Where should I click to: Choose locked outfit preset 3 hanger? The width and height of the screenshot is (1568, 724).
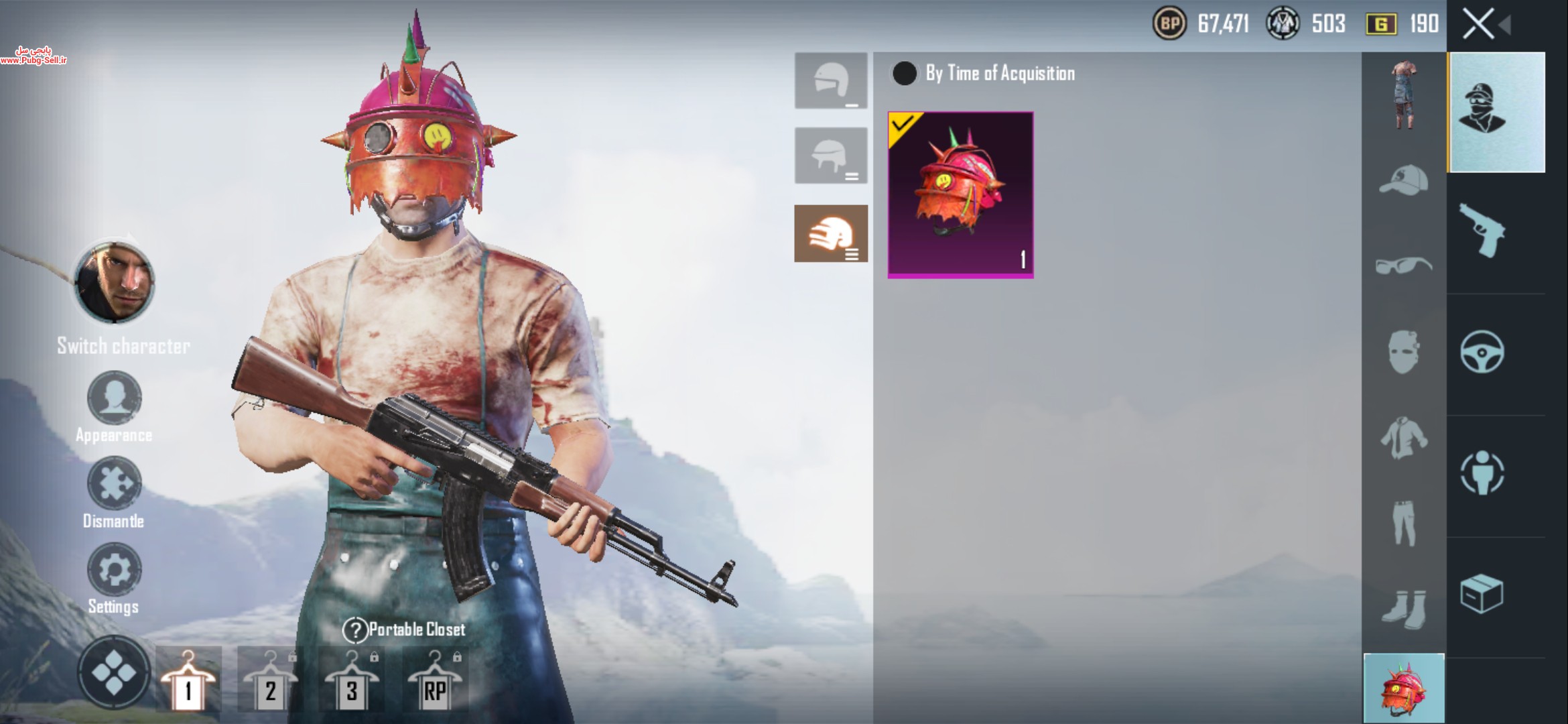352,680
